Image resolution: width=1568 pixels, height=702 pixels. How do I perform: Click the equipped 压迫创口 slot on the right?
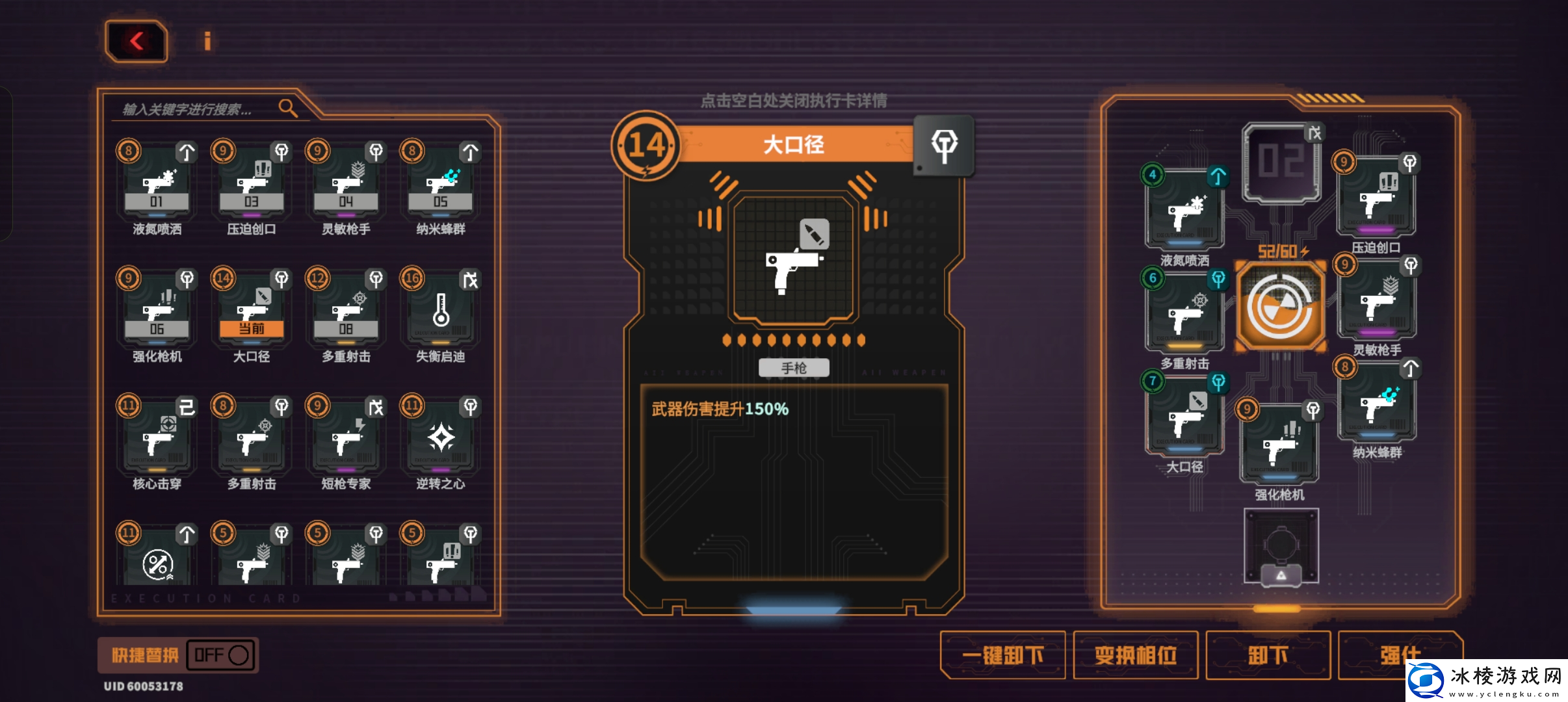click(x=1376, y=198)
